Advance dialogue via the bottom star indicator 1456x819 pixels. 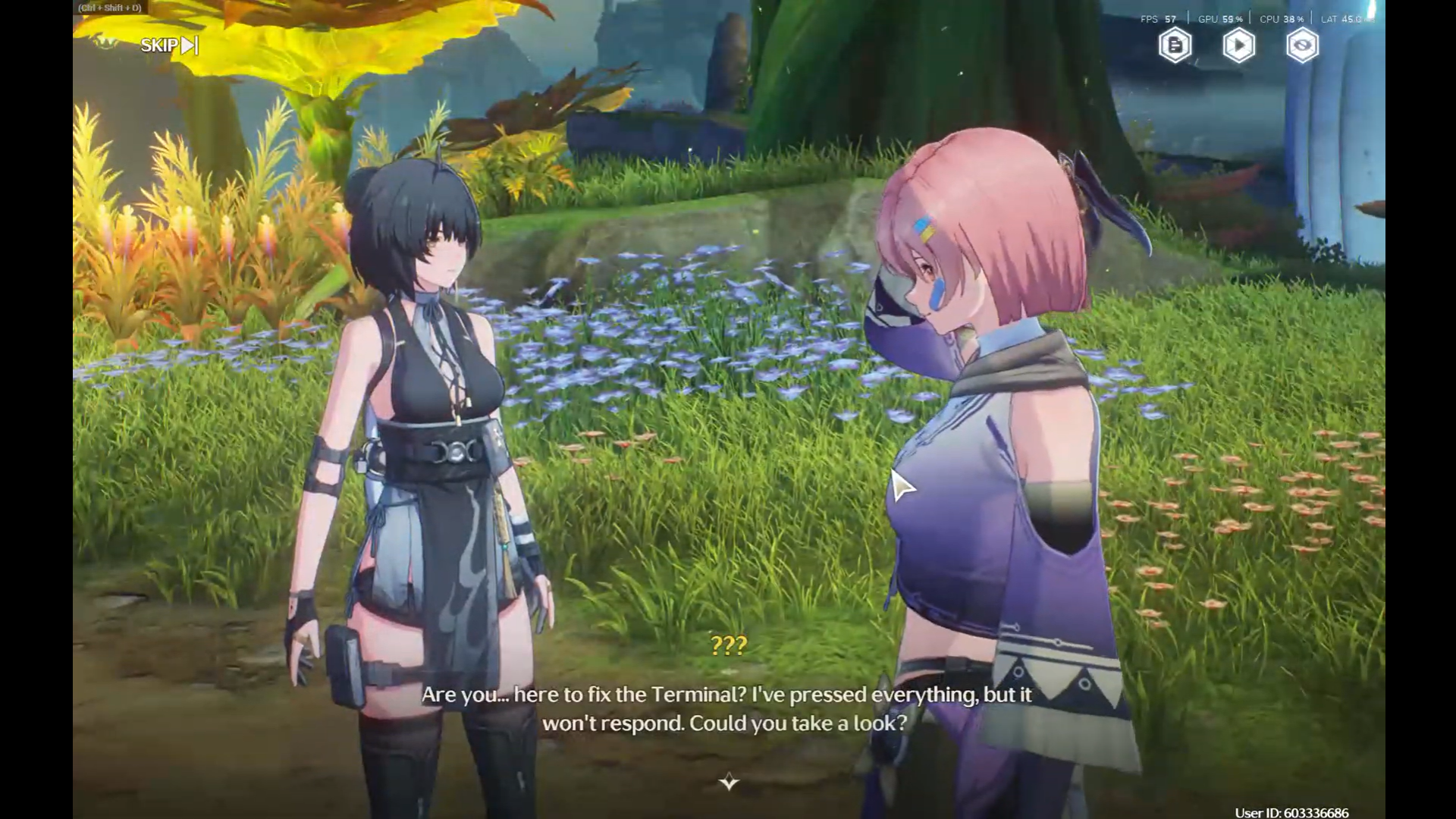(x=729, y=782)
